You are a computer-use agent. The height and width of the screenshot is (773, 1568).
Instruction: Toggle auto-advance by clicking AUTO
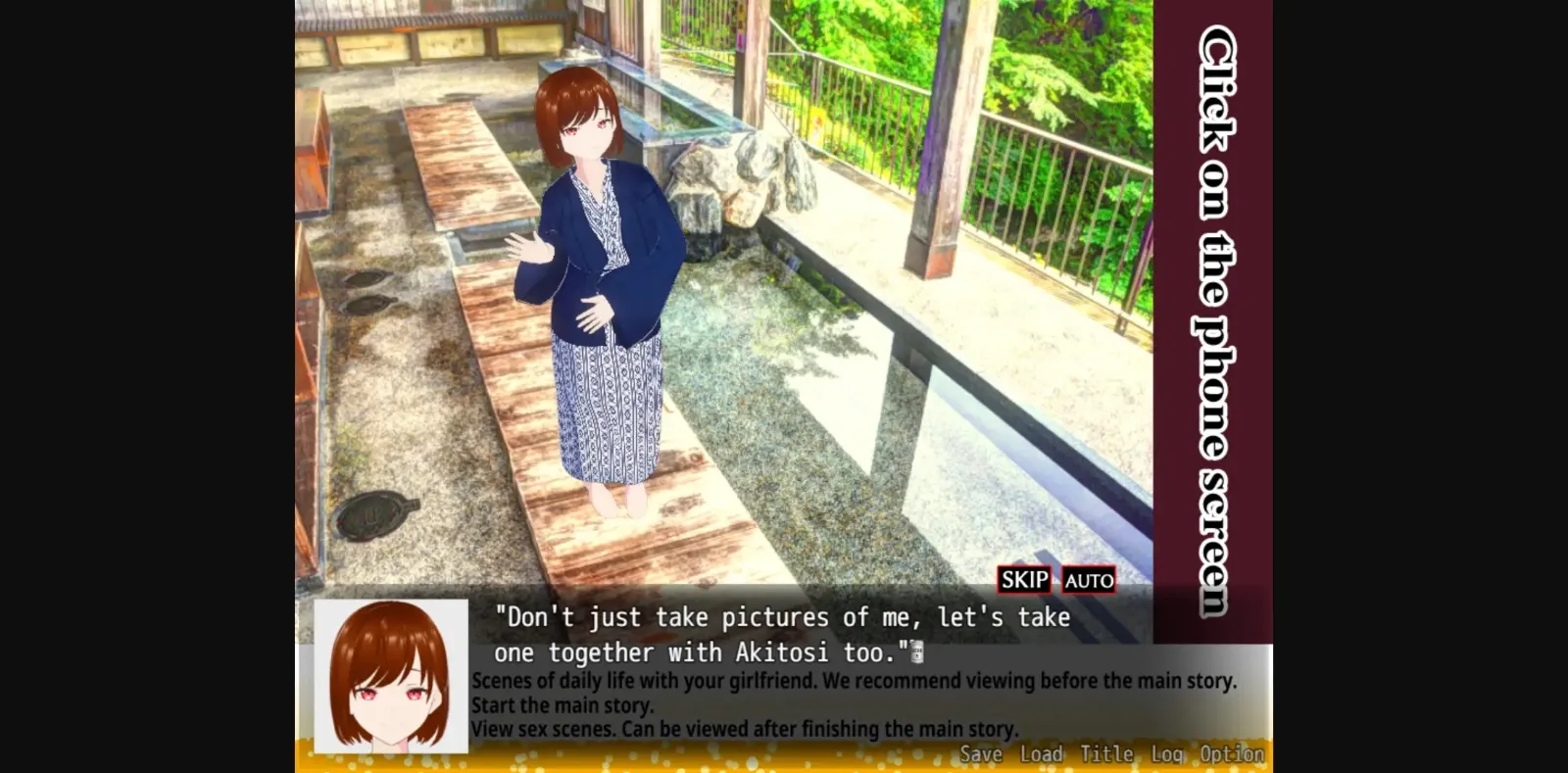(x=1088, y=580)
